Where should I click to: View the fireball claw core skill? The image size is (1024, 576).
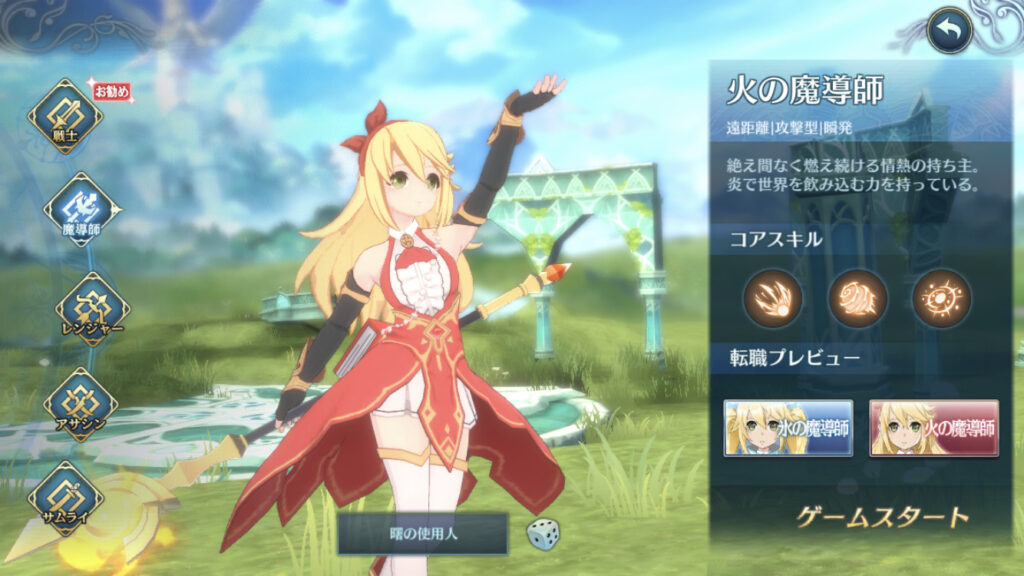click(x=772, y=298)
